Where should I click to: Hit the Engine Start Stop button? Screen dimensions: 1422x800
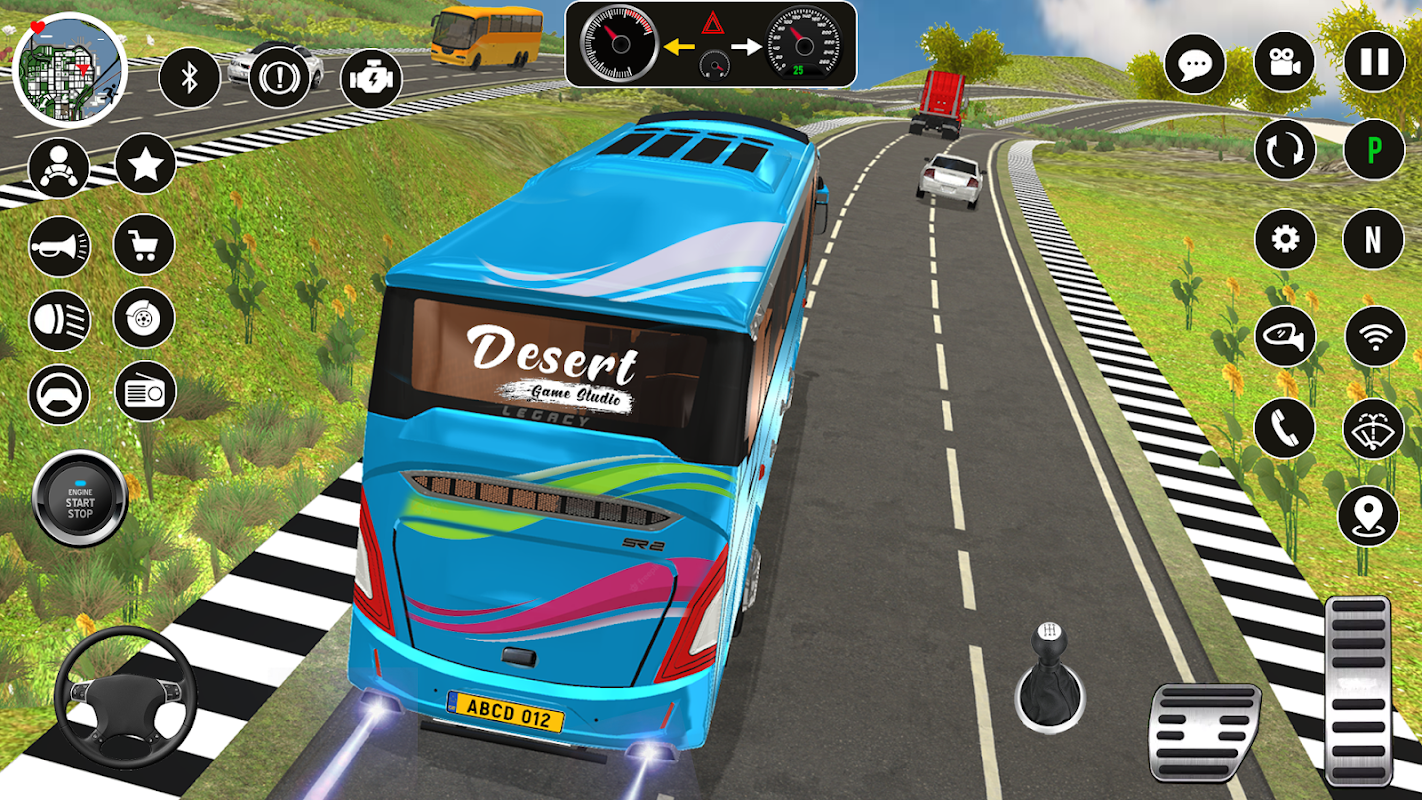point(80,499)
